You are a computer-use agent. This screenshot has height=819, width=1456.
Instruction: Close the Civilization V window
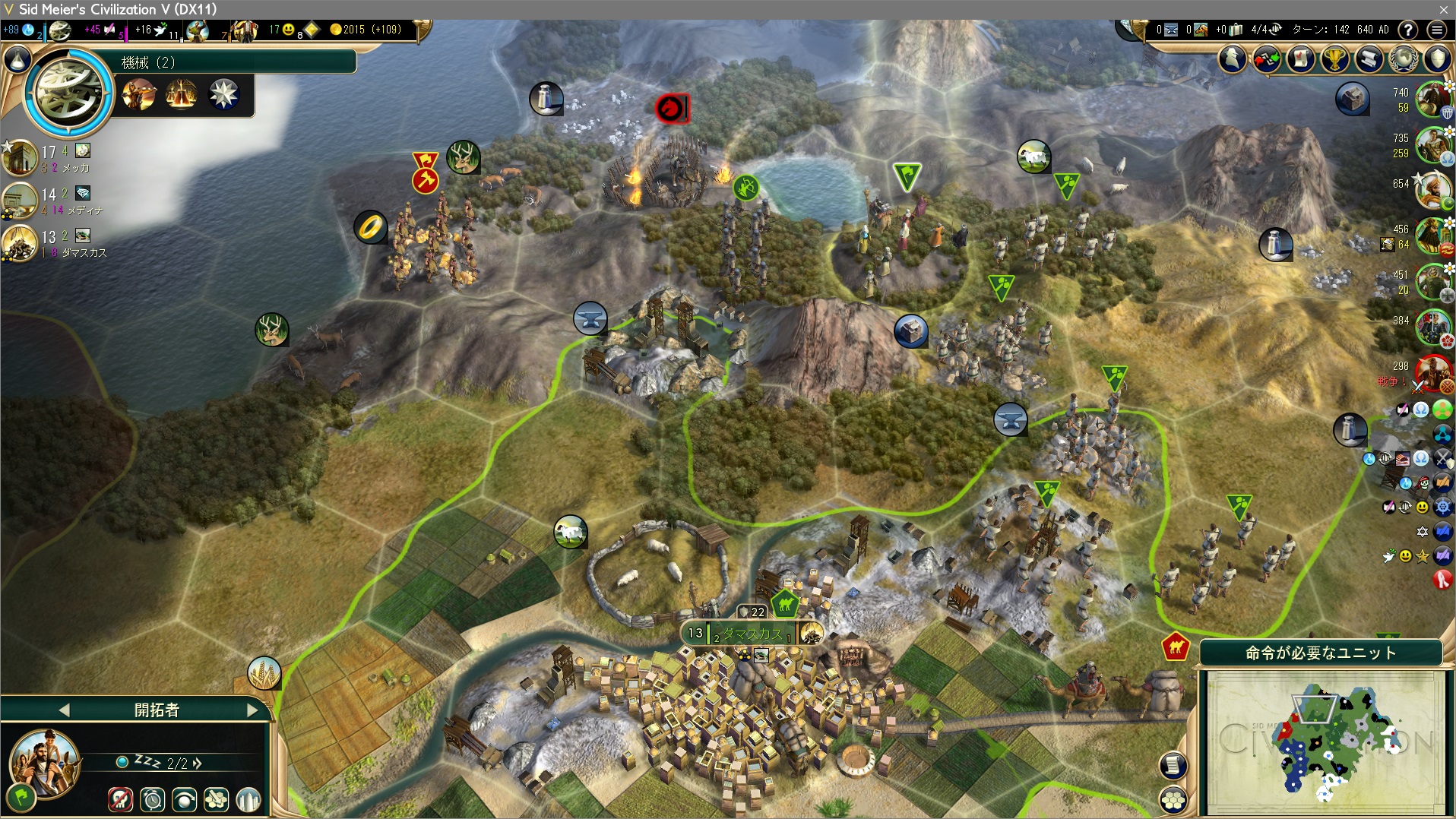click(x=1443, y=9)
